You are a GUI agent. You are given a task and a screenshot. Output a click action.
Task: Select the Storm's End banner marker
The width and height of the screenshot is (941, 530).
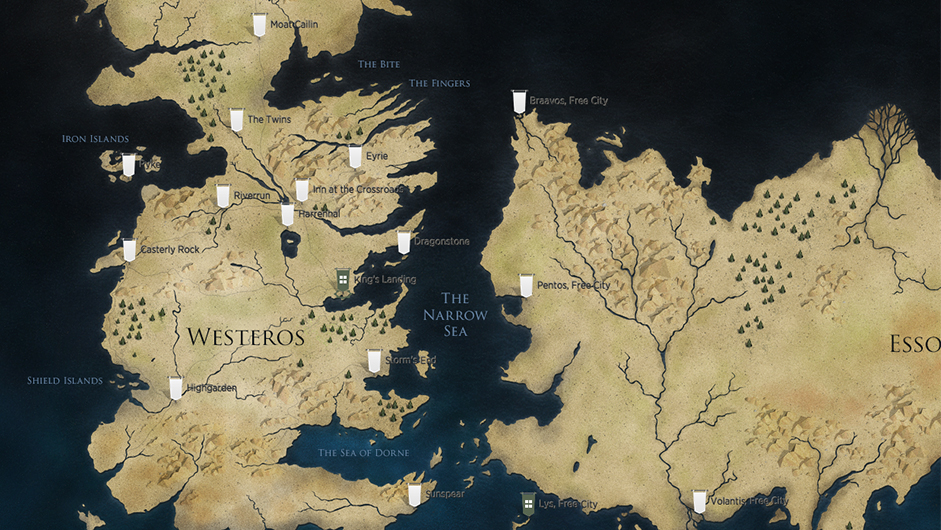[x=374, y=361]
